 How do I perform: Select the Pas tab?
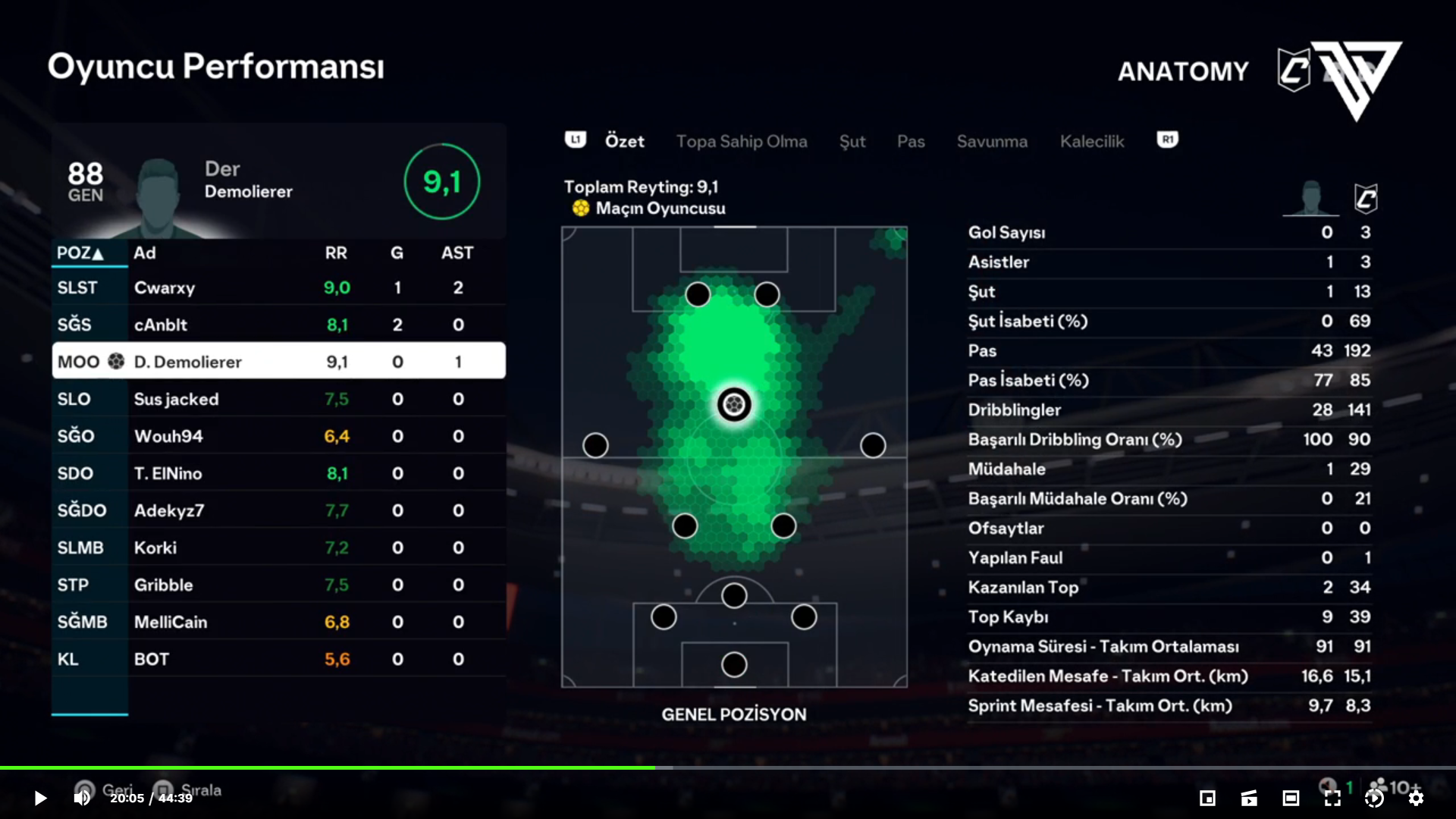[910, 142]
